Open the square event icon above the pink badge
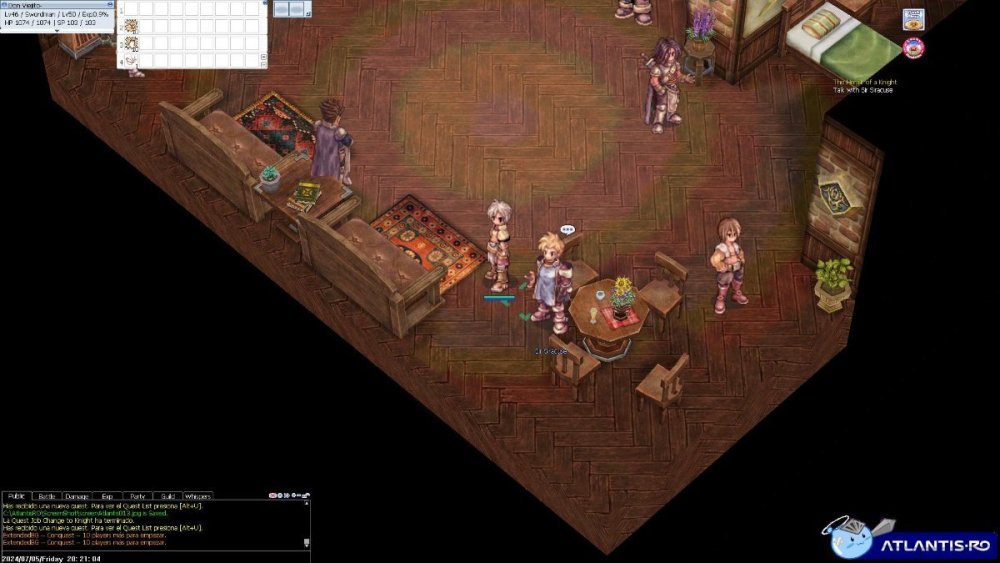The image size is (1000, 563). click(913, 19)
